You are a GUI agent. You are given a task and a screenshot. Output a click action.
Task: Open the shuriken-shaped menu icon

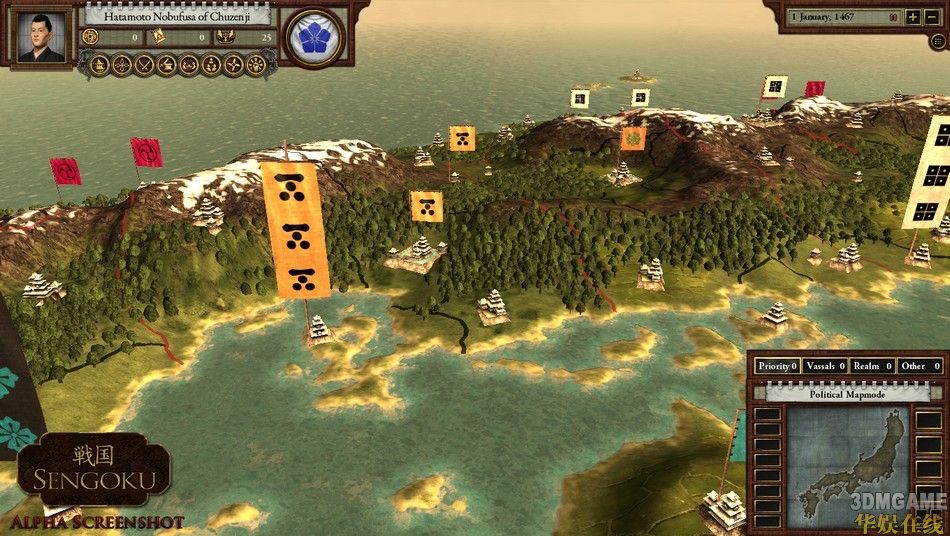(232, 65)
